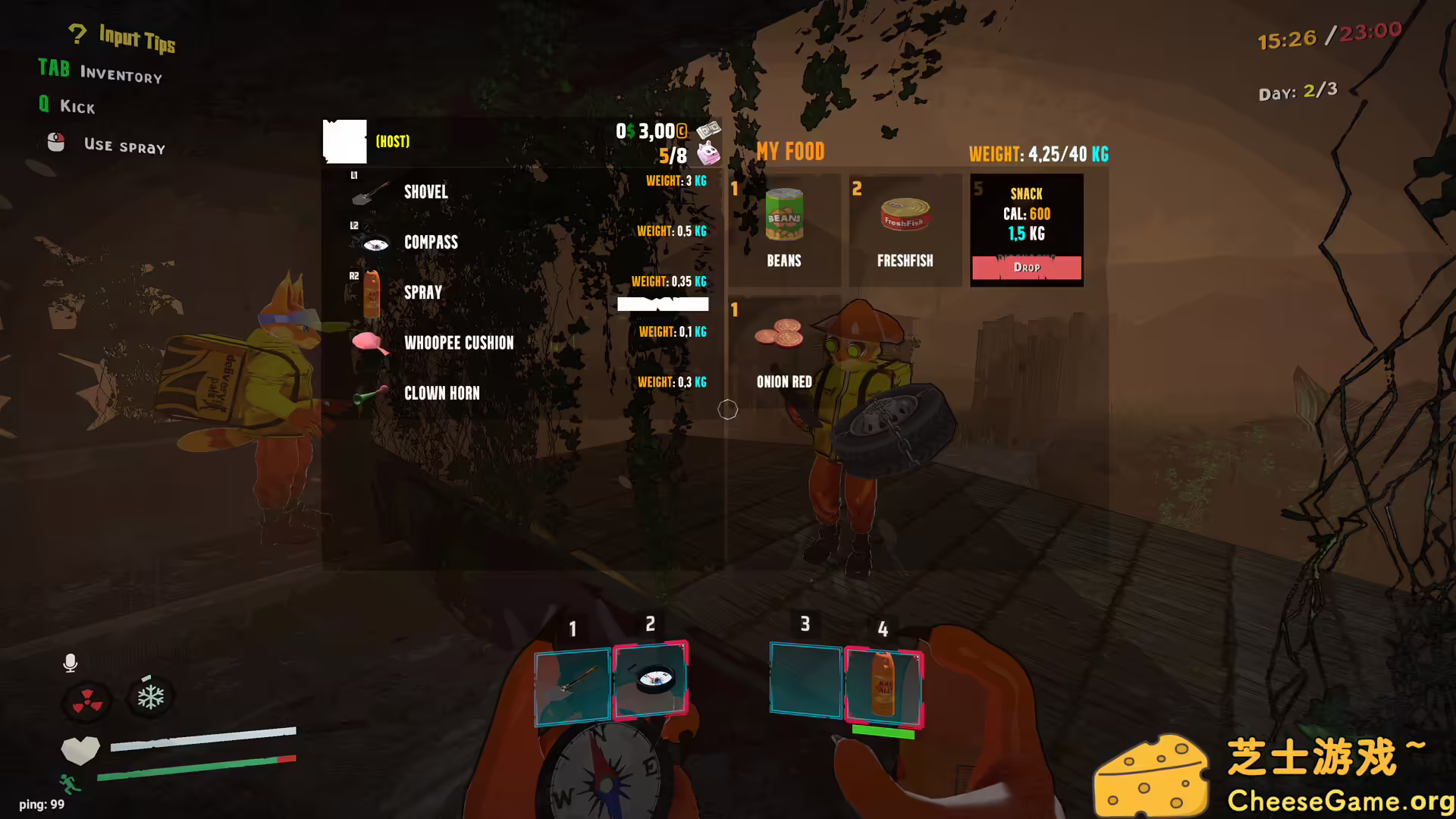The height and width of the screenshot is (819, 1456).
Task: Click the Use Spray hint icon
Action: (55, 143)
